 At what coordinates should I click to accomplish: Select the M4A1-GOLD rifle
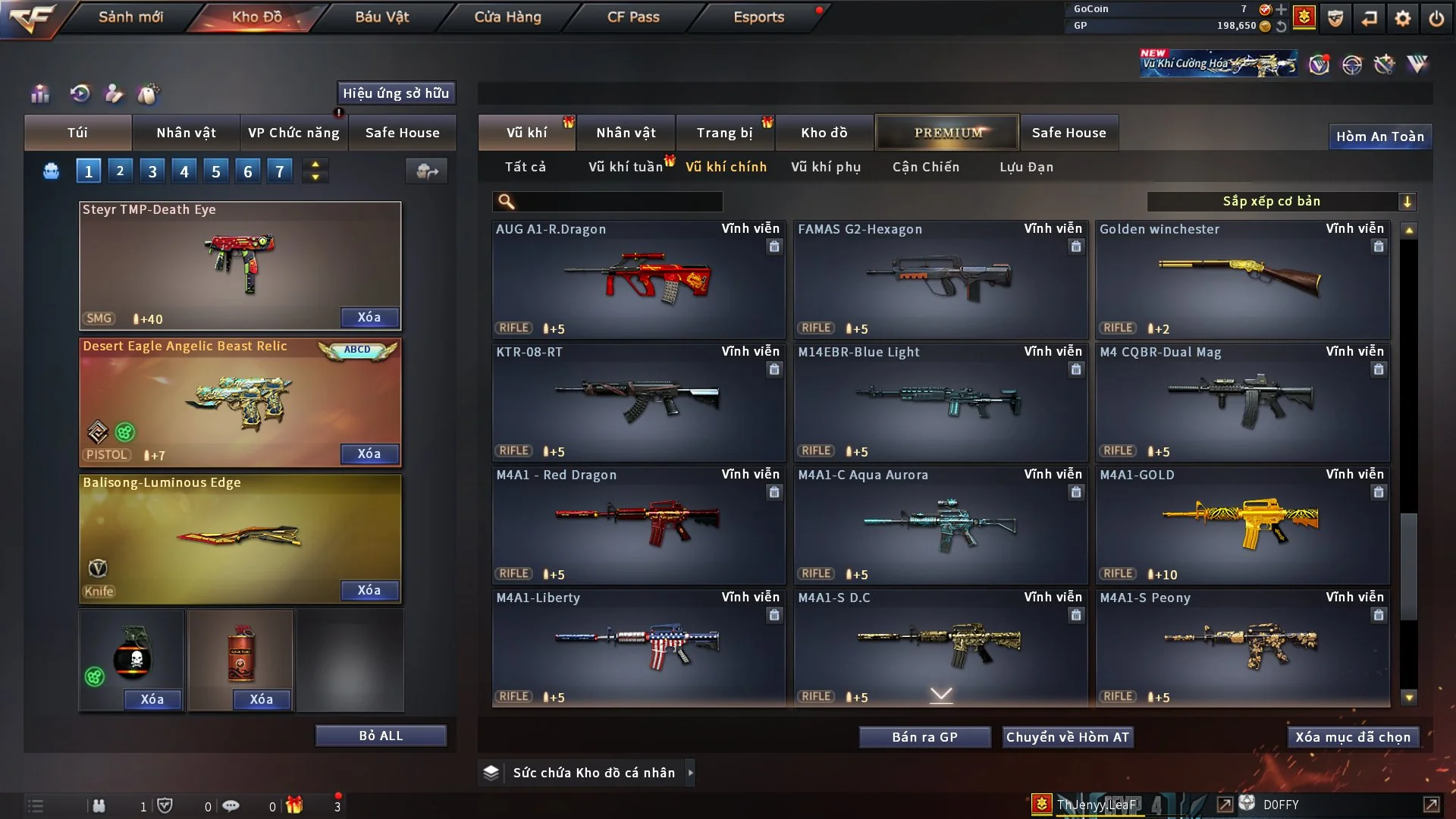pyautogui.click(x=1242, y=525)
